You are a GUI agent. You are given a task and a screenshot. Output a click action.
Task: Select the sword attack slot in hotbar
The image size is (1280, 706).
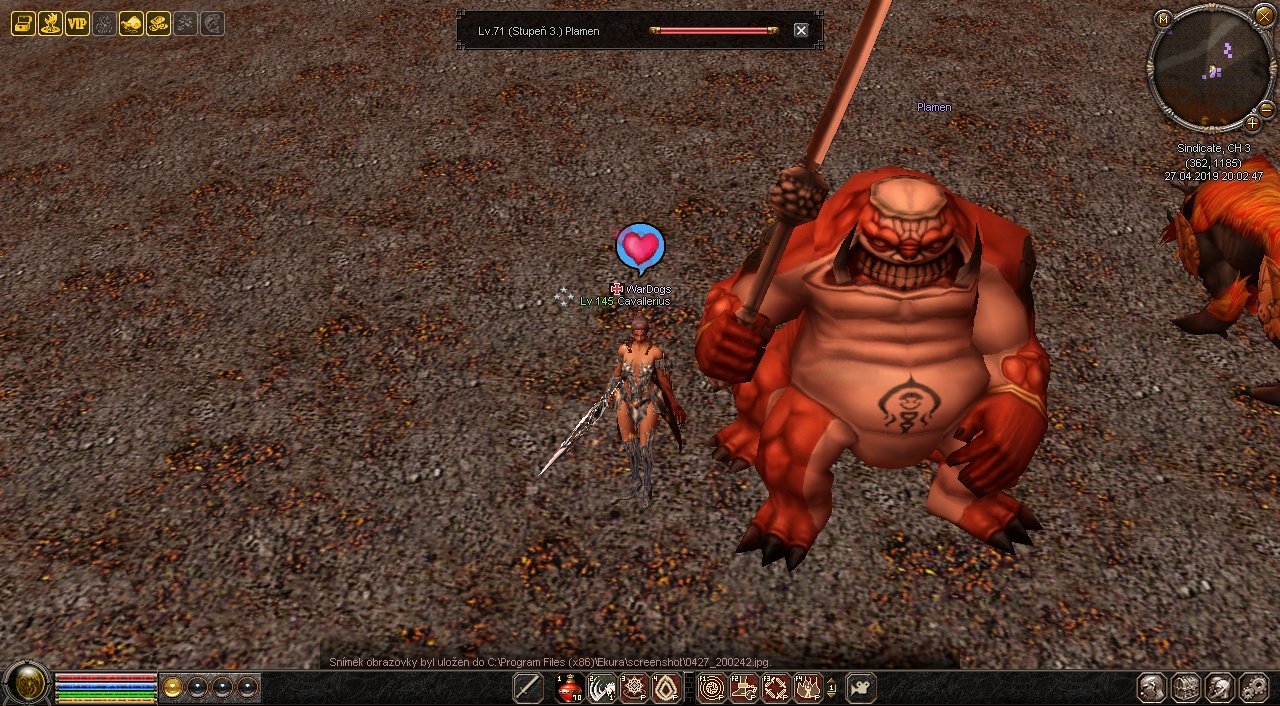coord(528,688)
